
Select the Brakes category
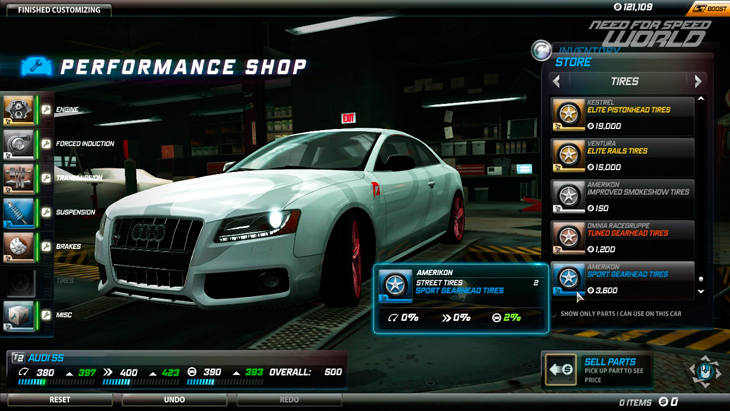pyautogui.click(x=20, y=246)
